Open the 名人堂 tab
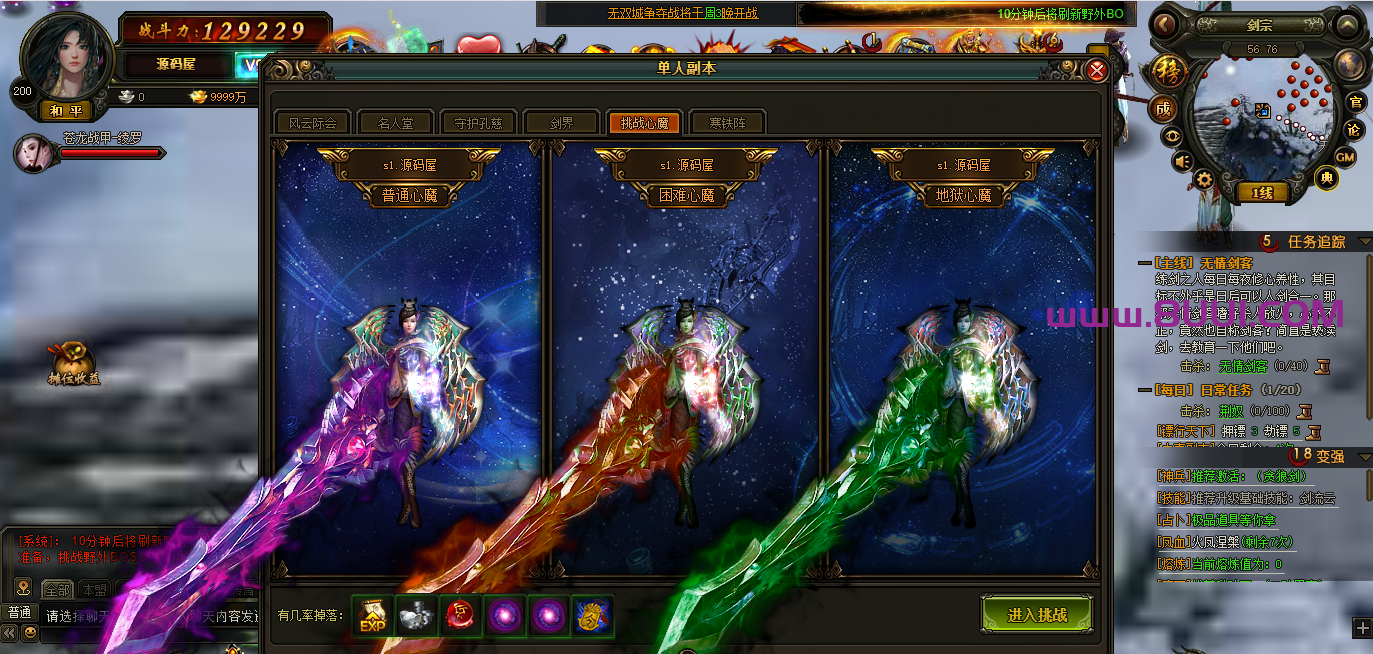Screen dimensions: 1373x654 tap(395, 123)
